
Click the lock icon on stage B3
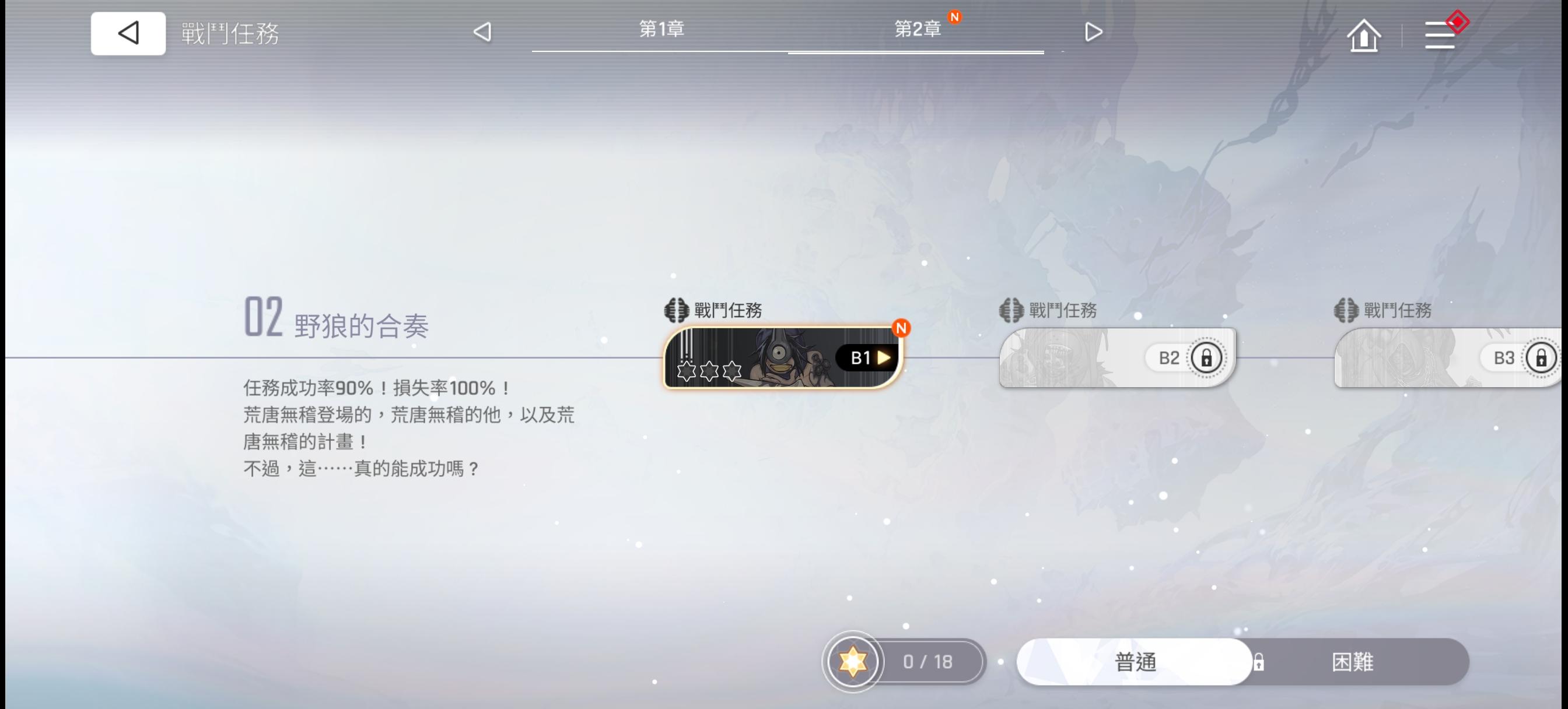[1542, 359]
